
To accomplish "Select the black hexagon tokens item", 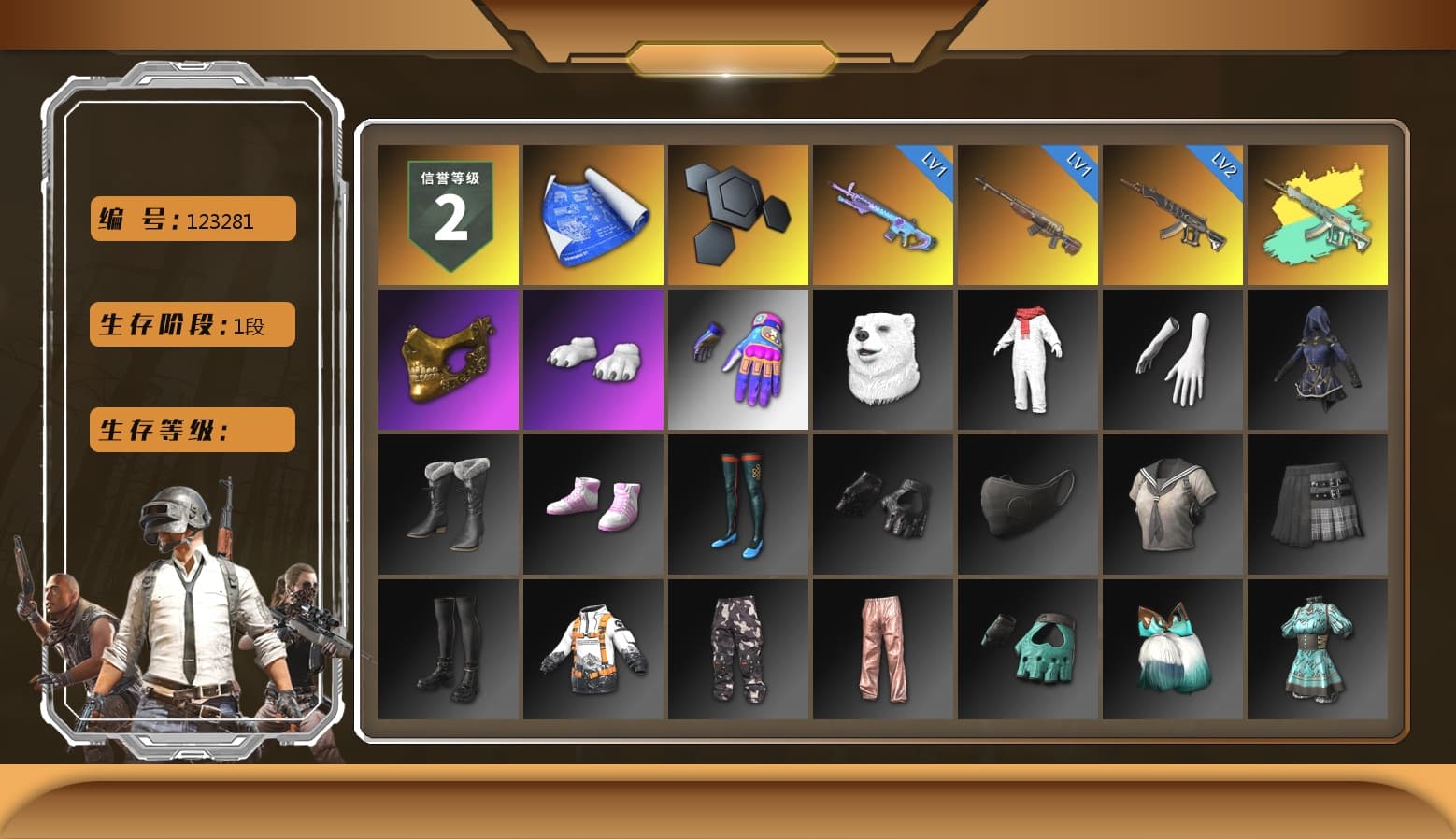I will coord(737,213).
